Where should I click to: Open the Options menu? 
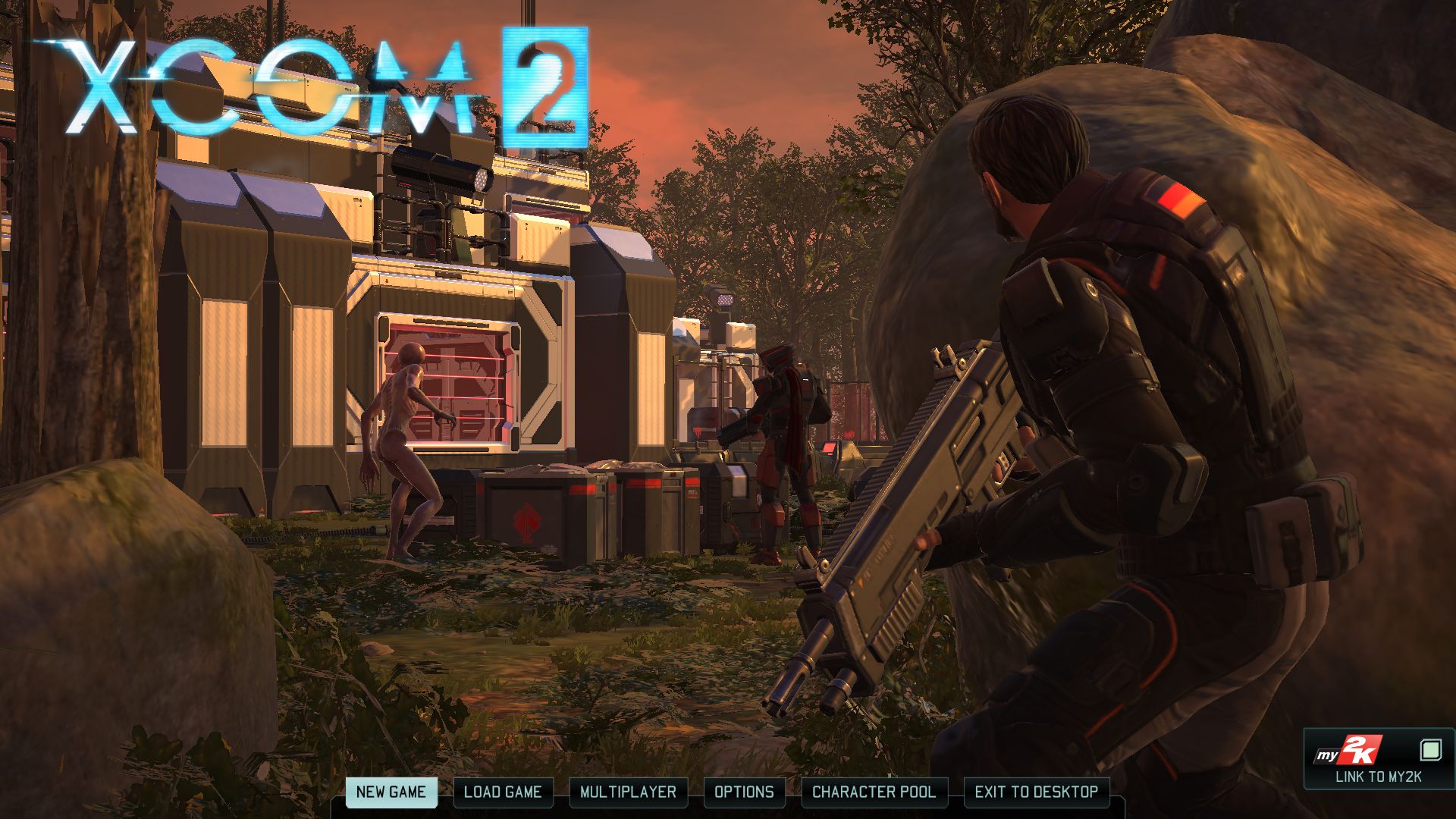744,792
